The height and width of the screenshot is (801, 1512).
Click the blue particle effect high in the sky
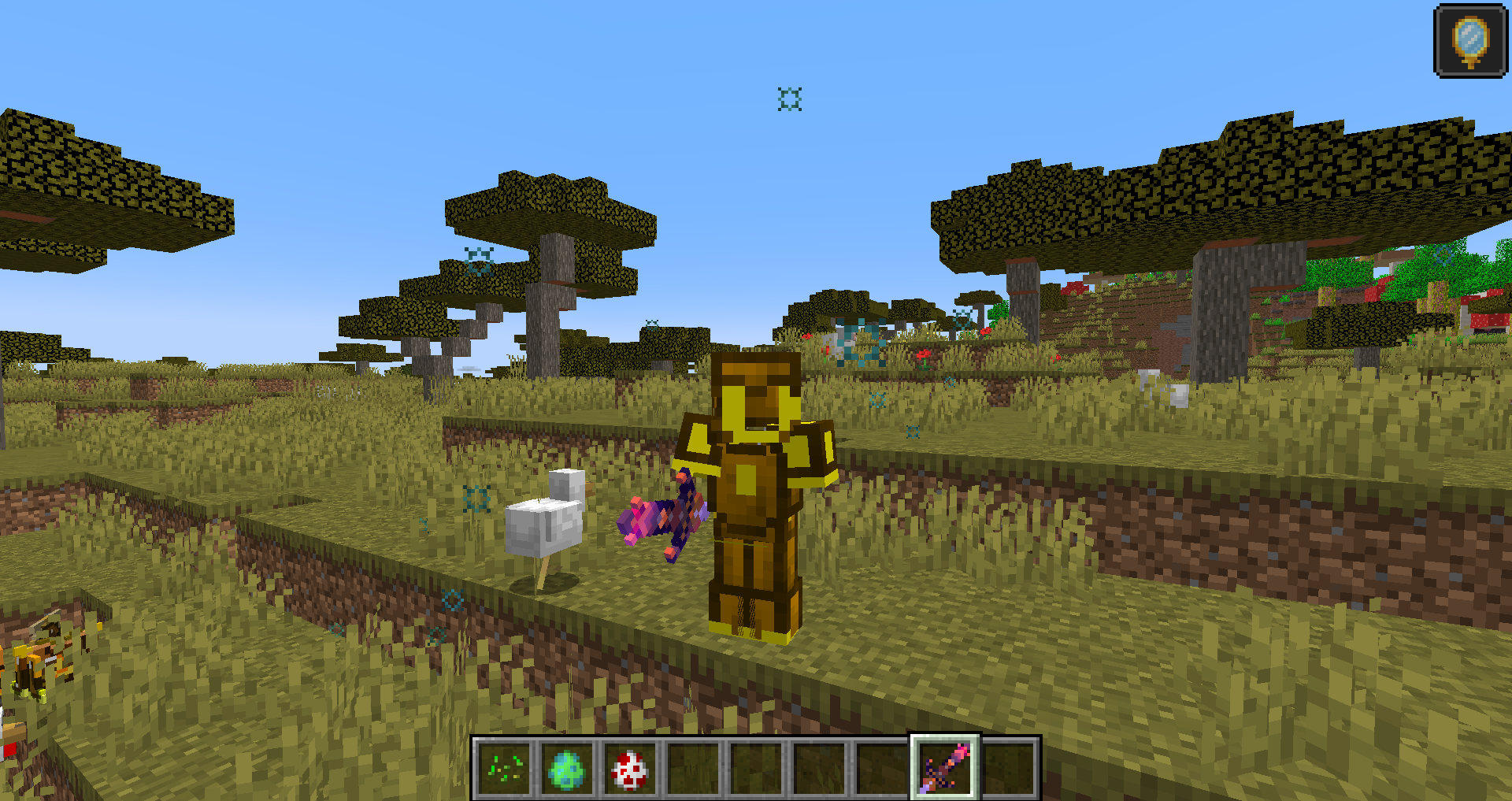(788, 98)
